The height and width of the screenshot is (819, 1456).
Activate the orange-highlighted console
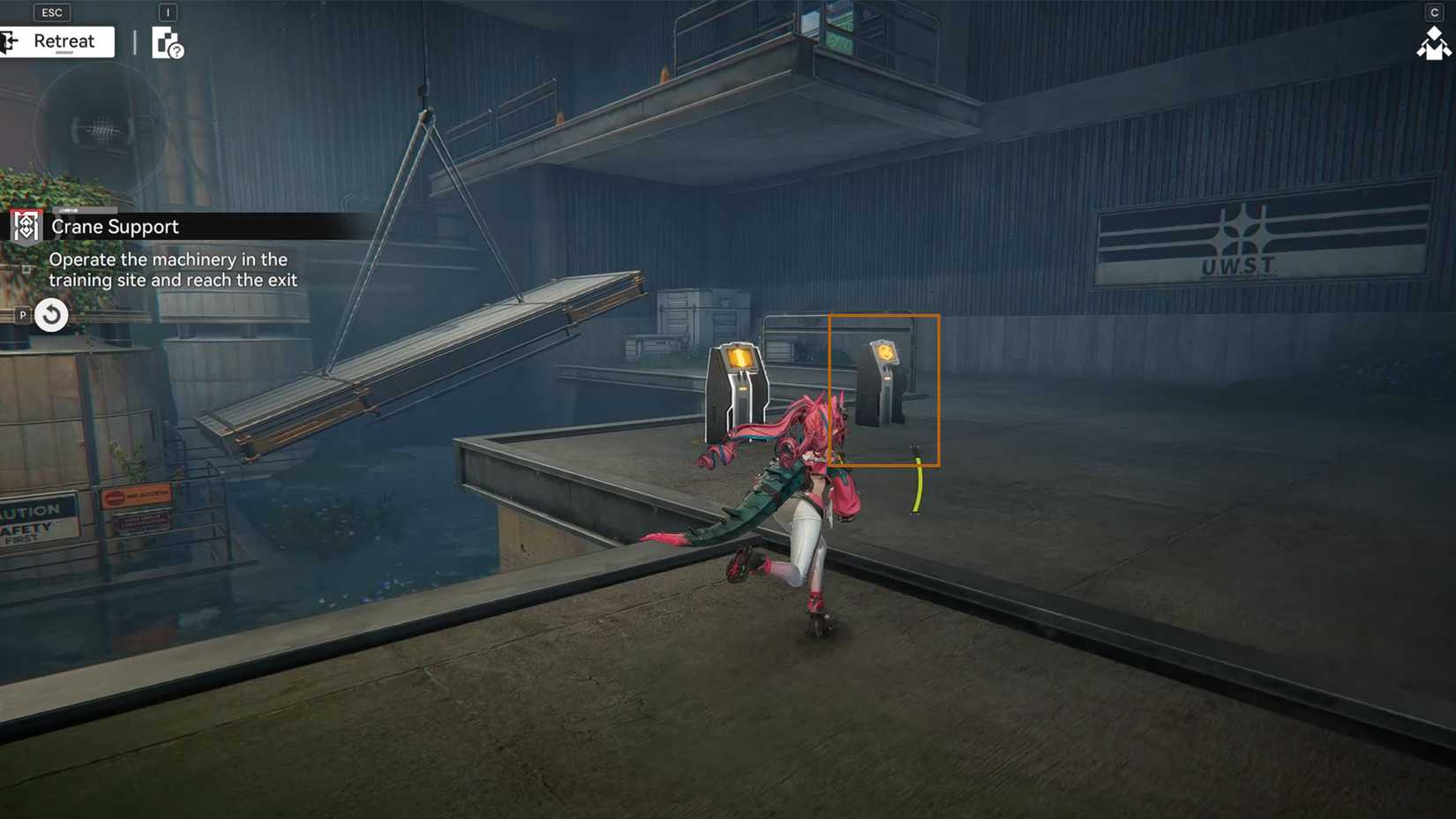(883, 379)
